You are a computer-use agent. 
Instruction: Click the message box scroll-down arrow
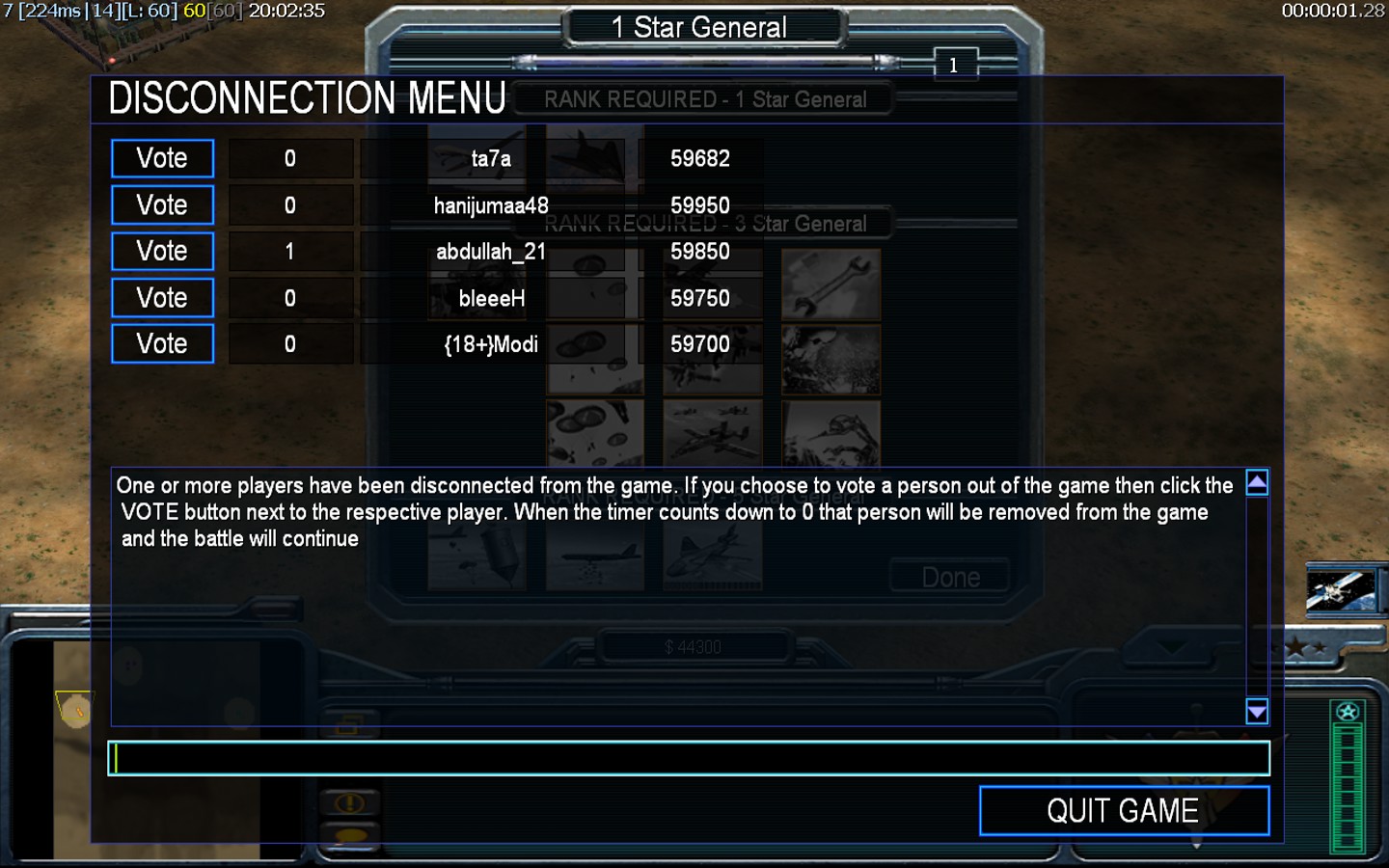1257,712
